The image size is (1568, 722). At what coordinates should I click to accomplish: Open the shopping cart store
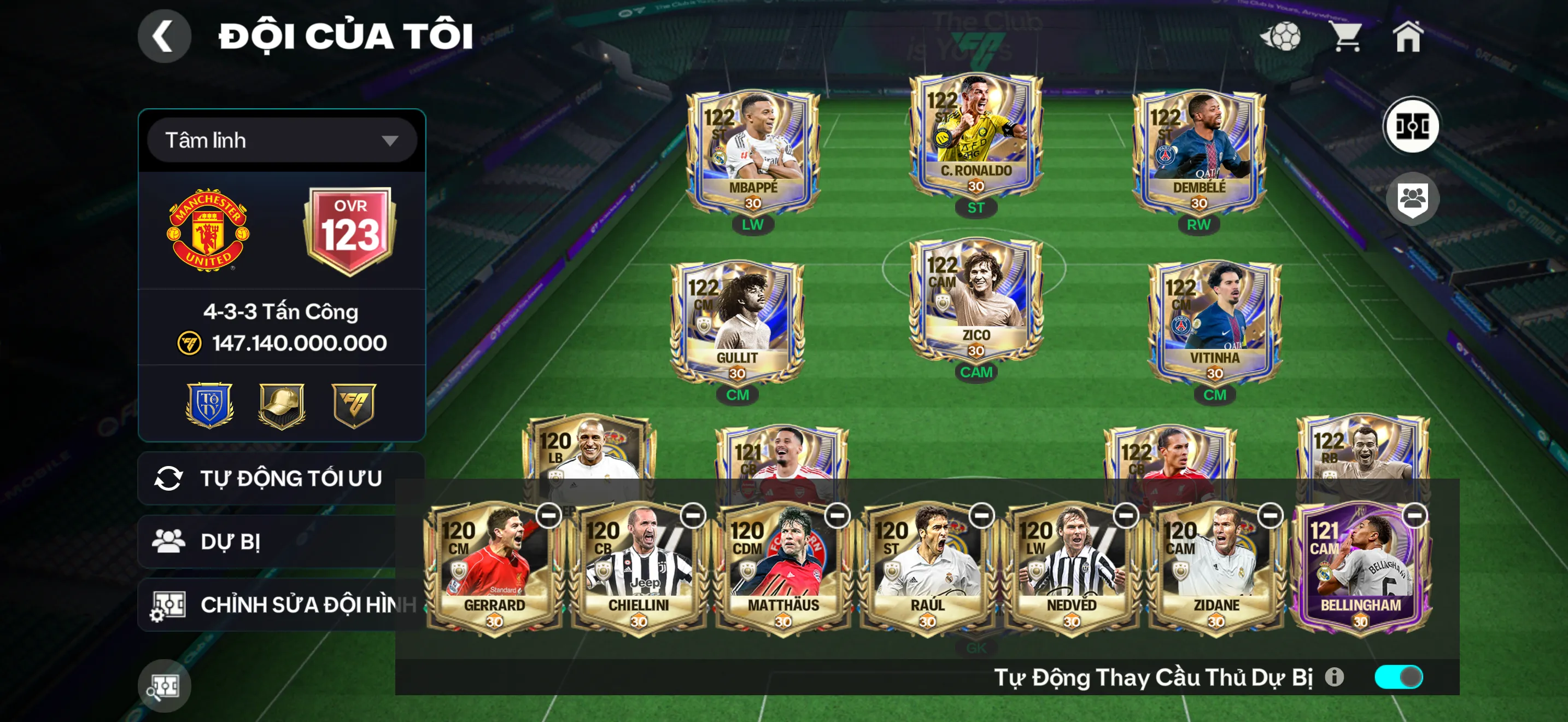click(1346, 37)
